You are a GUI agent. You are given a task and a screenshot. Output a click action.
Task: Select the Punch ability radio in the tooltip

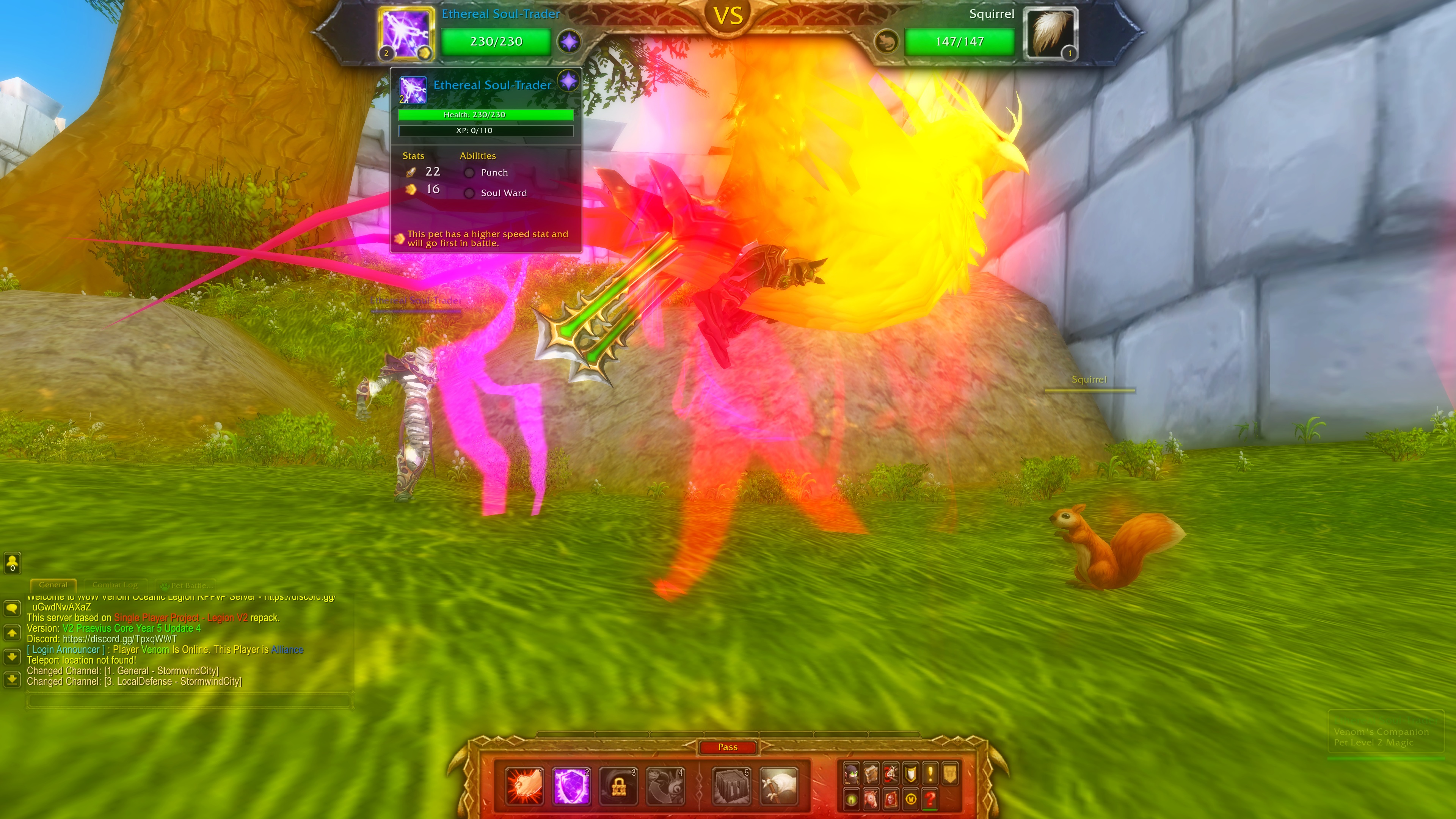(x=470, y=173)
